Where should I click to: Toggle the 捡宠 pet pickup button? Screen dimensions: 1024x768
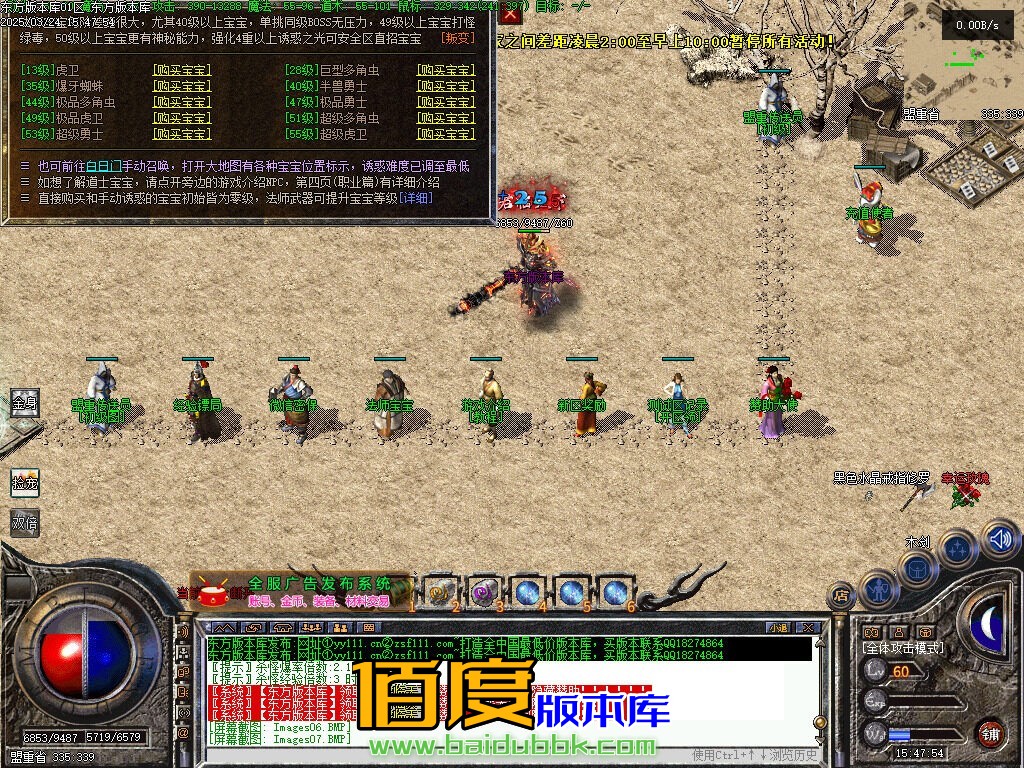24,482
